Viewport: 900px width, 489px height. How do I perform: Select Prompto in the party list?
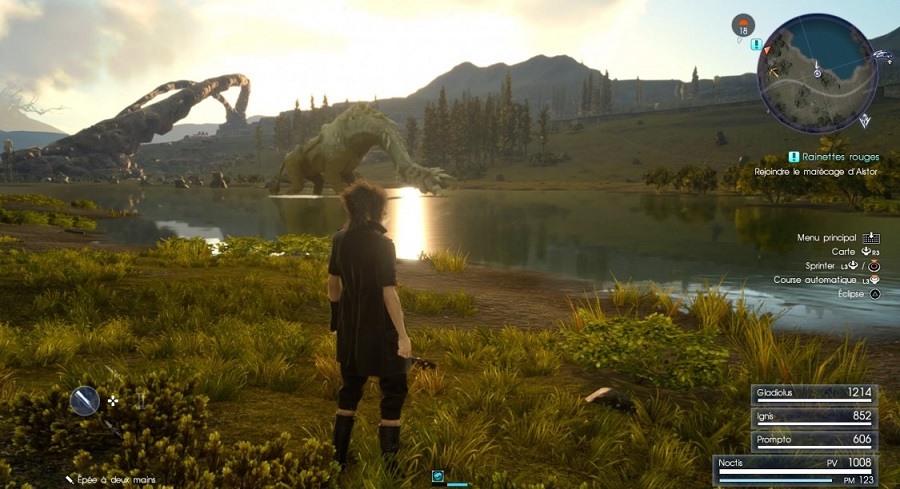[814, 440]
